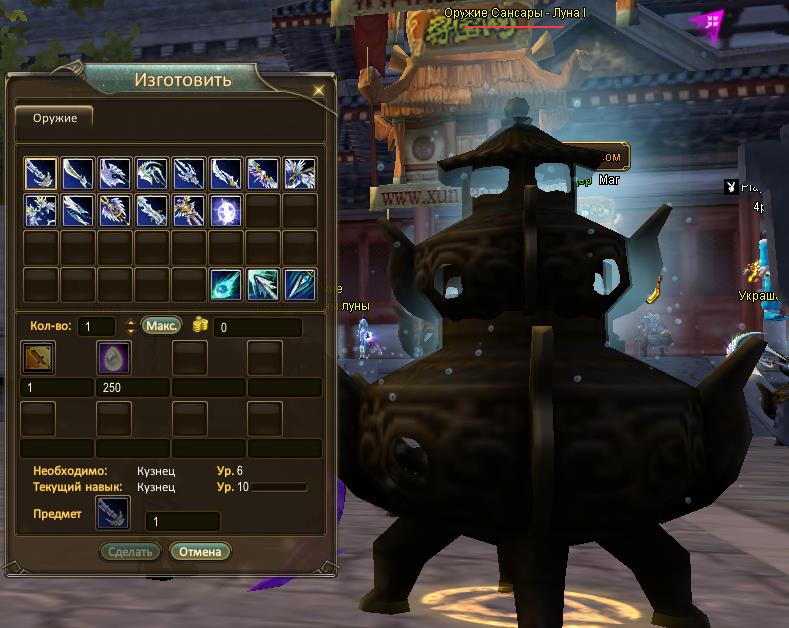Click the resulting item icon beside Предмет
Screen dimensions: 789x628
(112, 514)
